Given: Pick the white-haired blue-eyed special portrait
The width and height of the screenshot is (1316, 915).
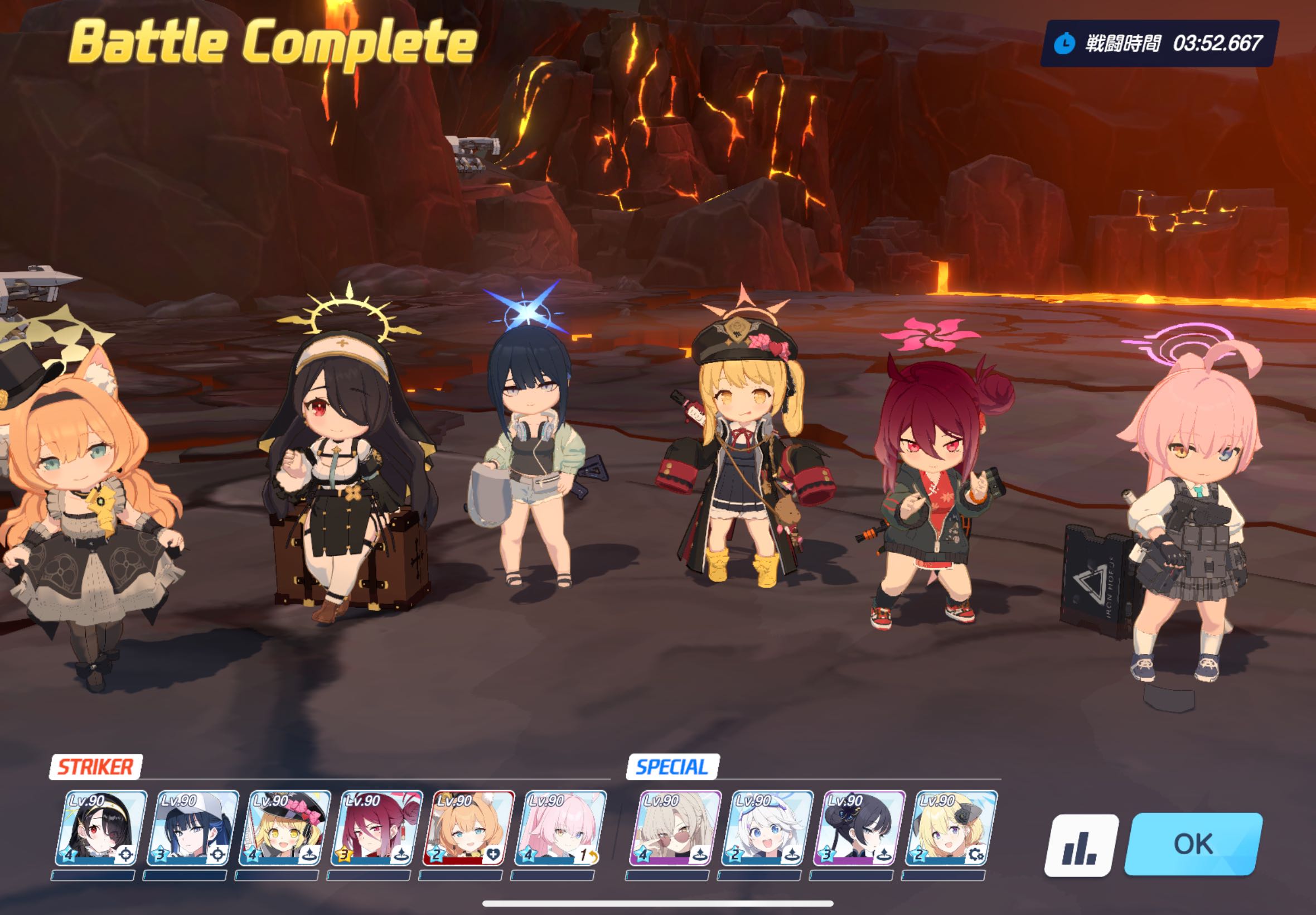Looking at the screenshot, I should [x=767, y=828].
